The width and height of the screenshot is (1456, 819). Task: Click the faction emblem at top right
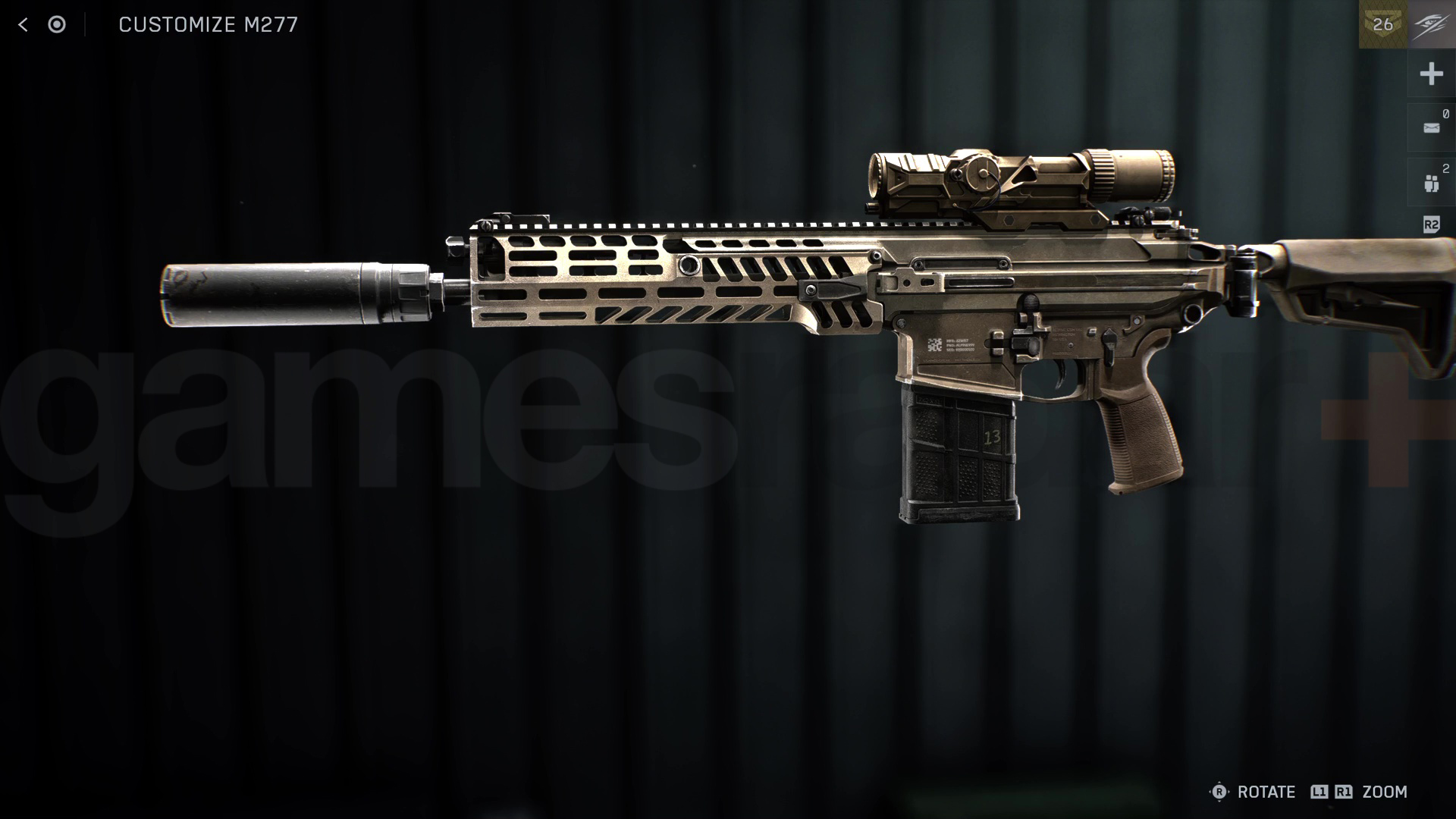point(1430,24)
